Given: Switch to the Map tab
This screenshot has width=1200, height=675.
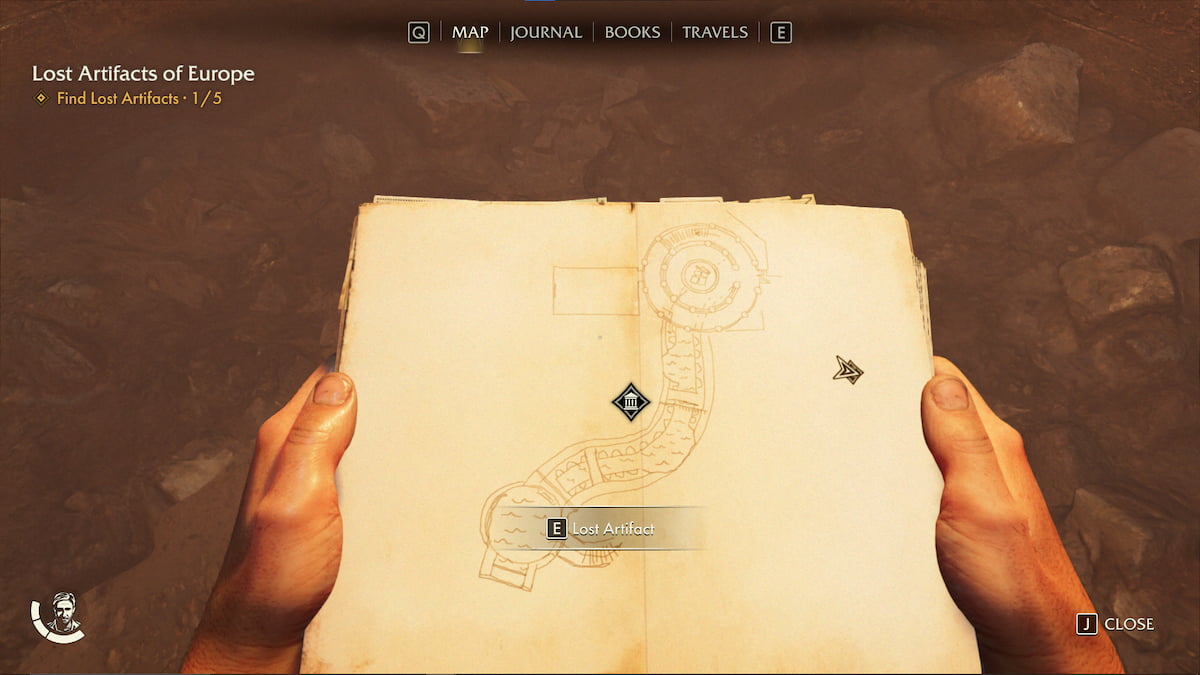Looking at the screenshot, I should [x=470, y=32].
